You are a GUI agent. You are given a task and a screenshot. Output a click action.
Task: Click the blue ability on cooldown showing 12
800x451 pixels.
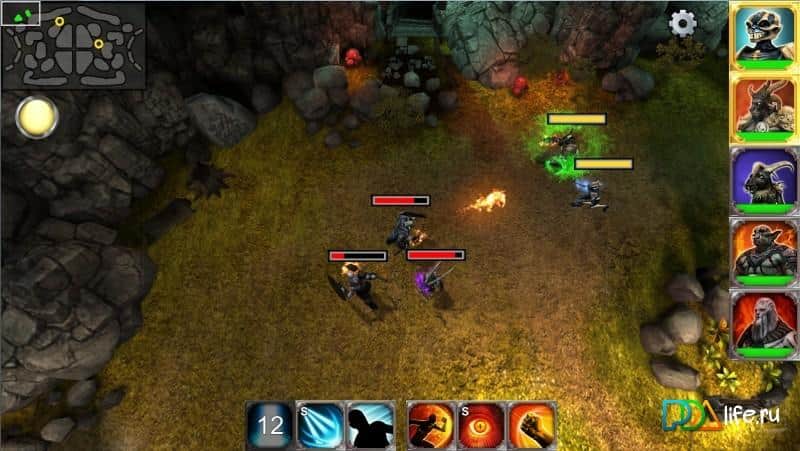click(x=270, y=425)
